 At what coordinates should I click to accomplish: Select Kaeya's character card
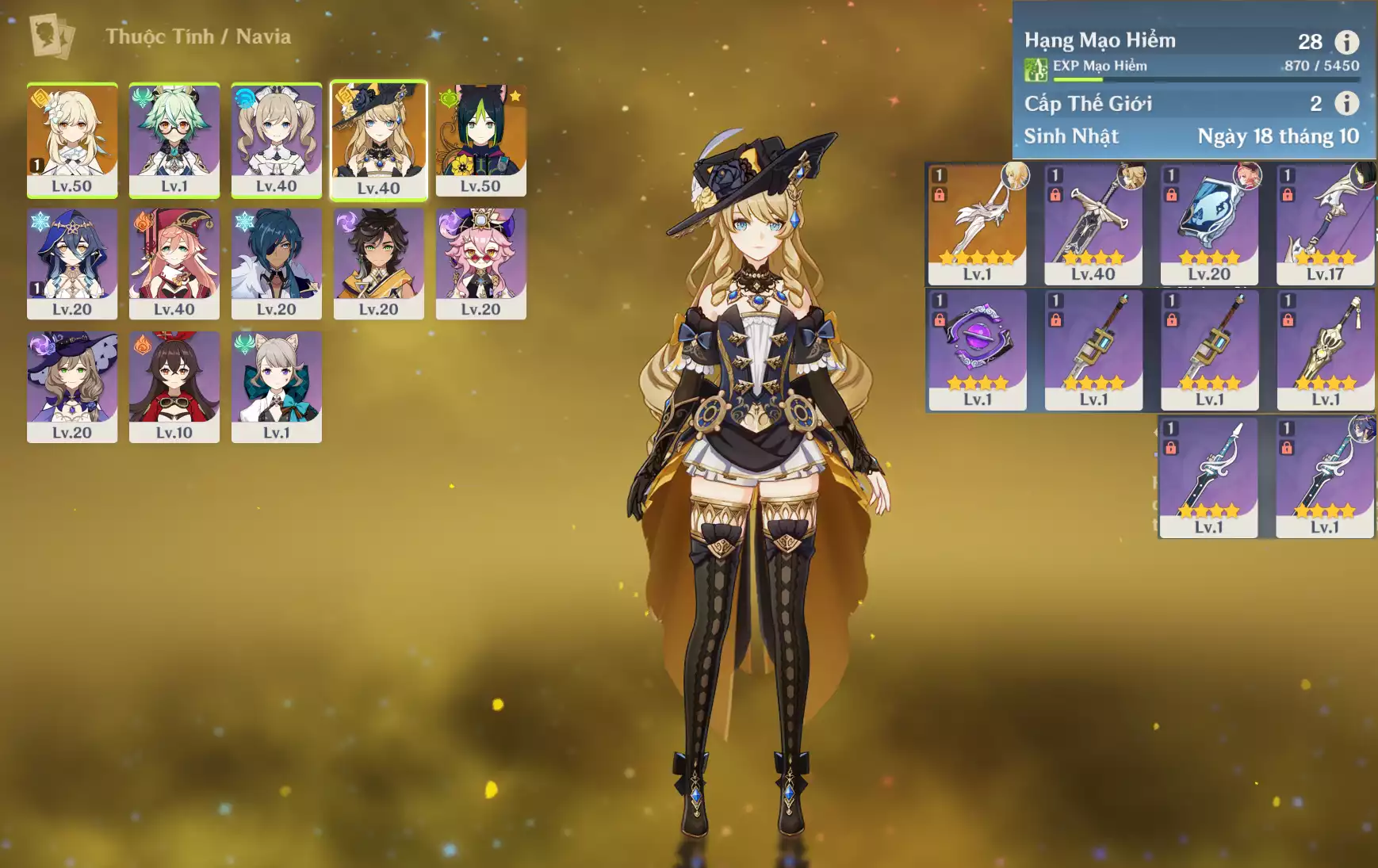[276, 263]
